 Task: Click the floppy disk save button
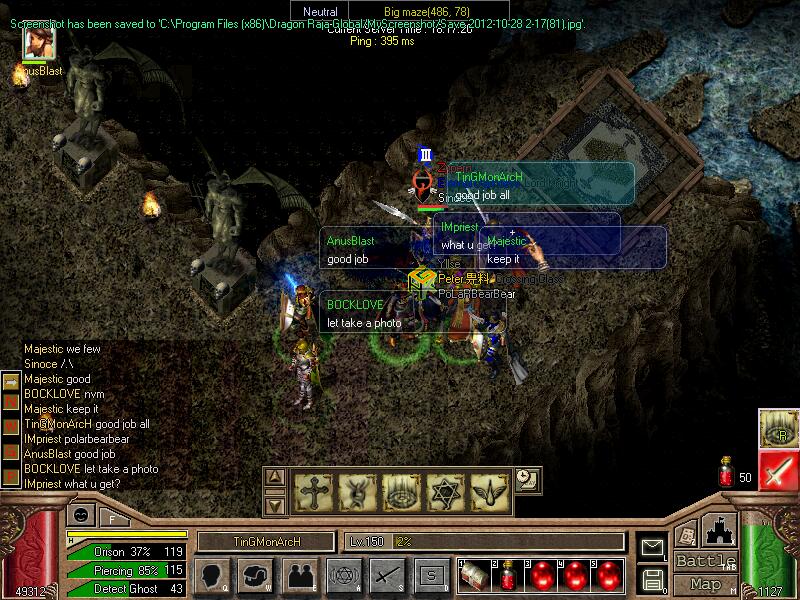[652, 578]
